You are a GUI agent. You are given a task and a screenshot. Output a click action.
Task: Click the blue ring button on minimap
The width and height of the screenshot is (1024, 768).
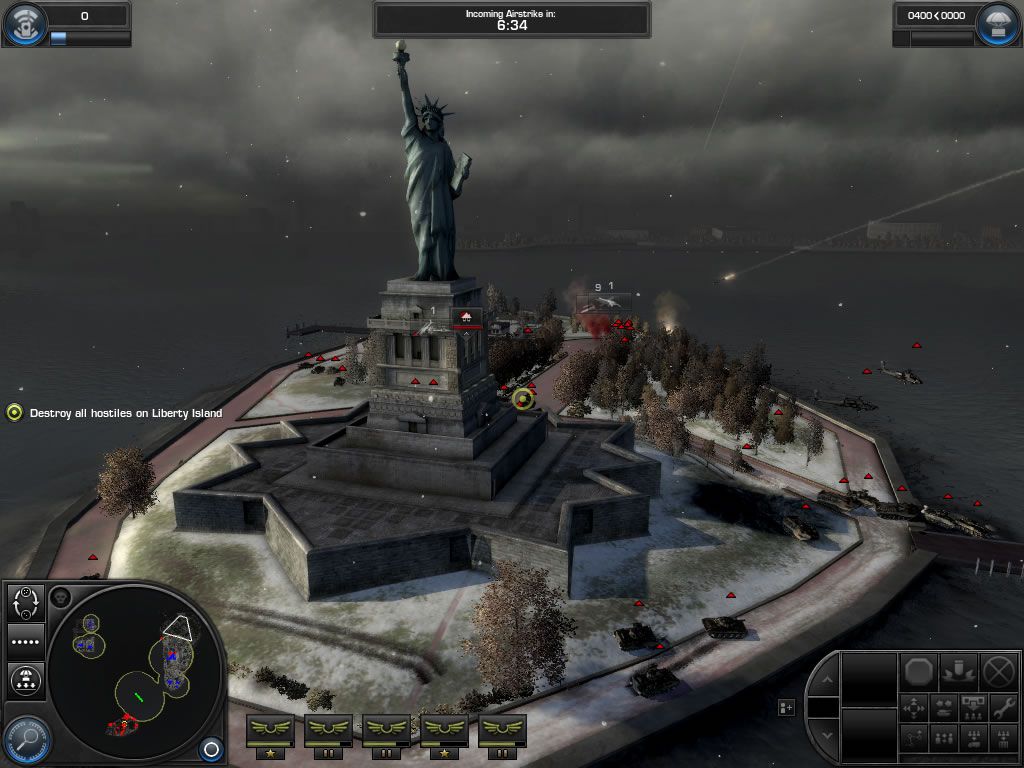click(210, 748)
